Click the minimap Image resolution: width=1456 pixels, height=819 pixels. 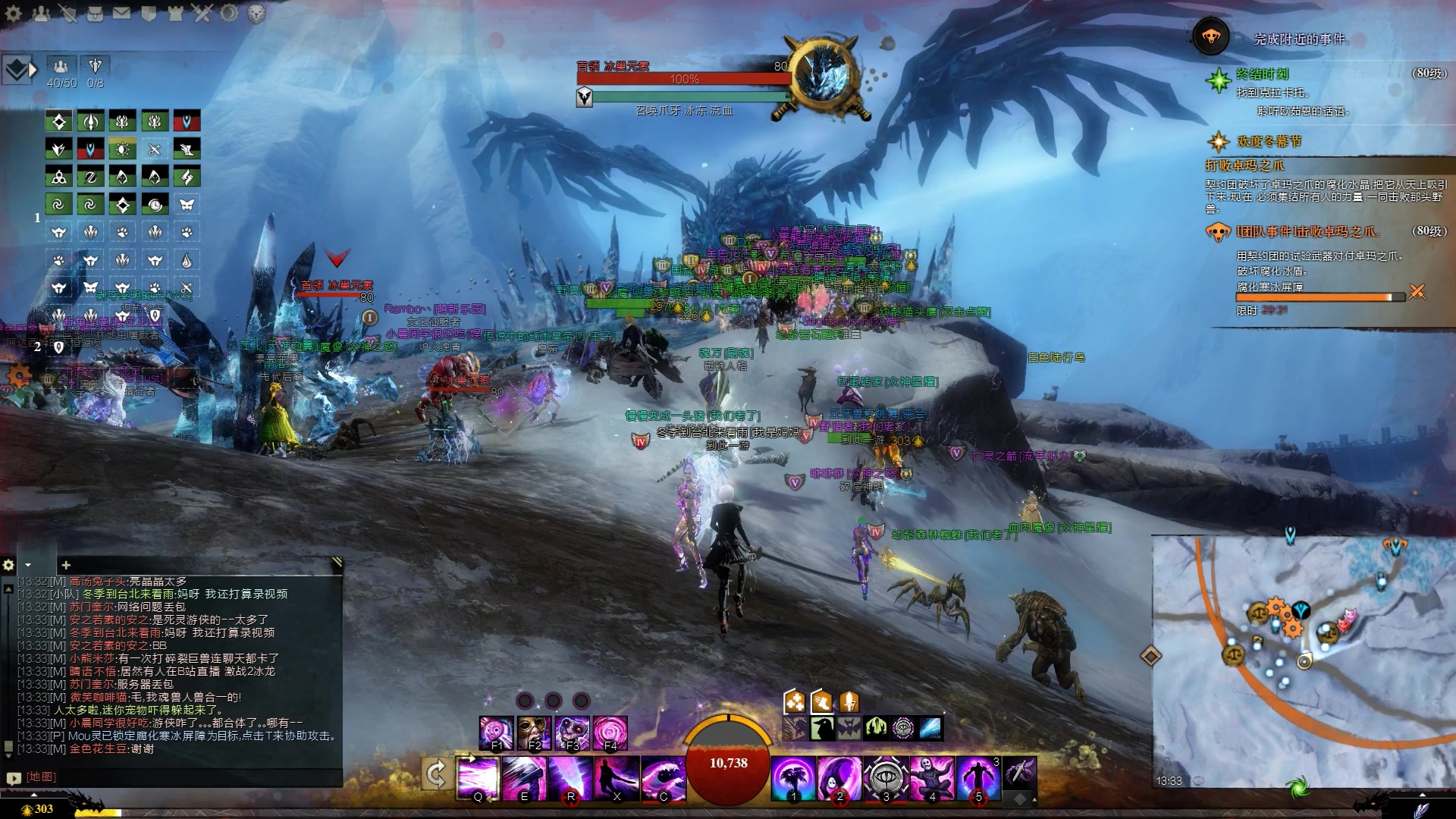coord(1303,660)
